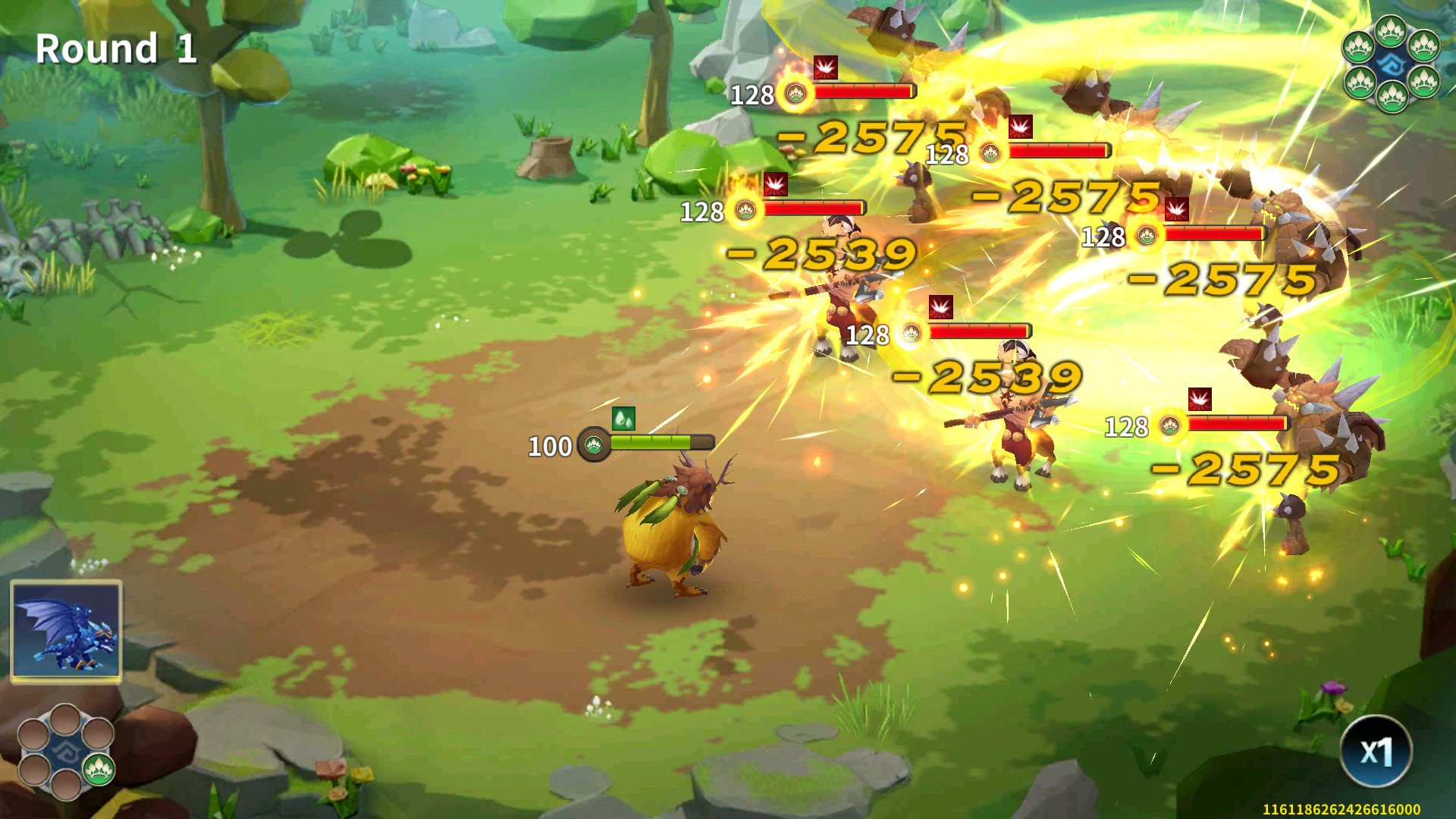Toggle the bottom-left empty skill wheel slot
The image size is (1456, 819).
[x=33, y=770]
